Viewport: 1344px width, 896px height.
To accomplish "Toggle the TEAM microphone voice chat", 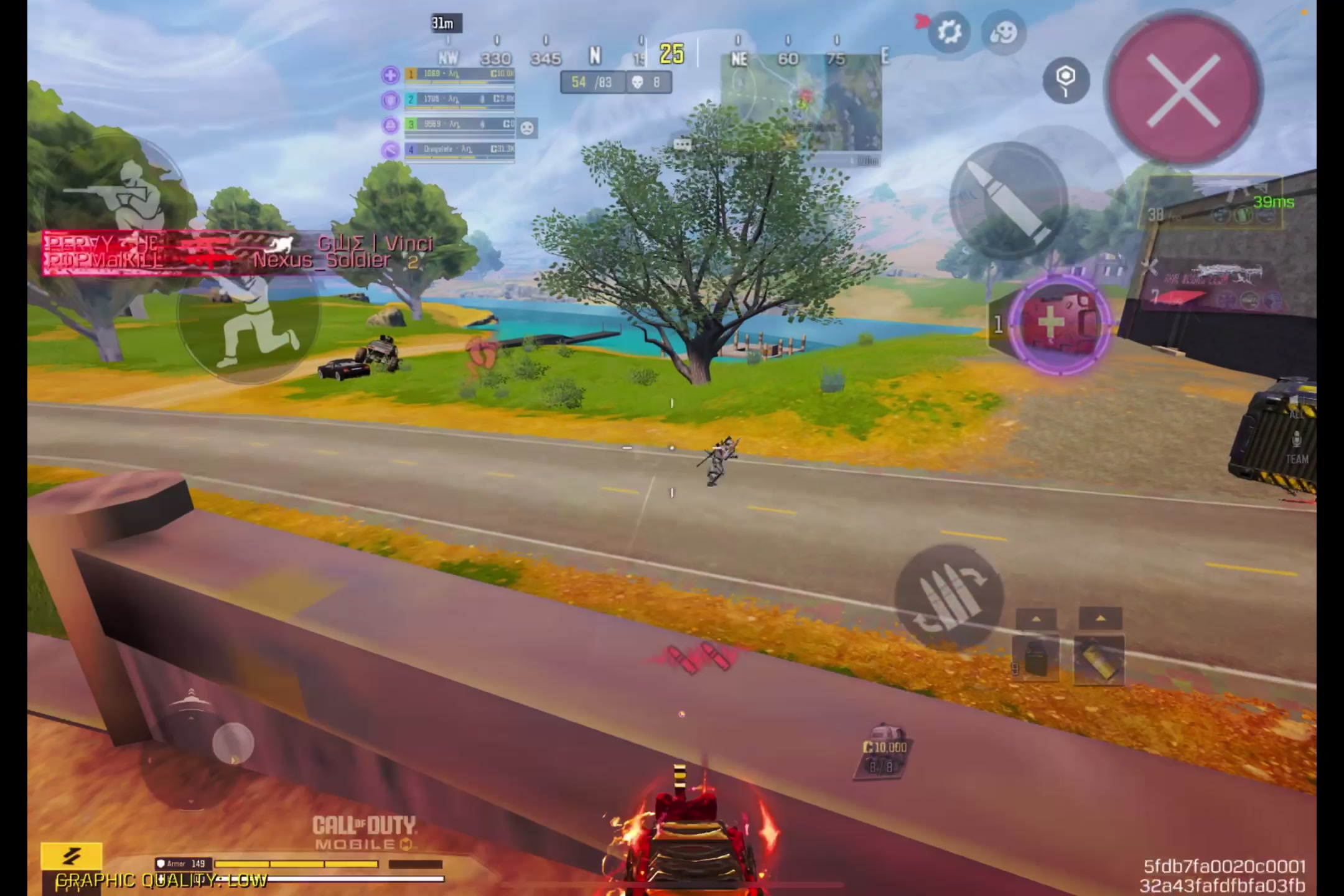I will [1297, 447].
